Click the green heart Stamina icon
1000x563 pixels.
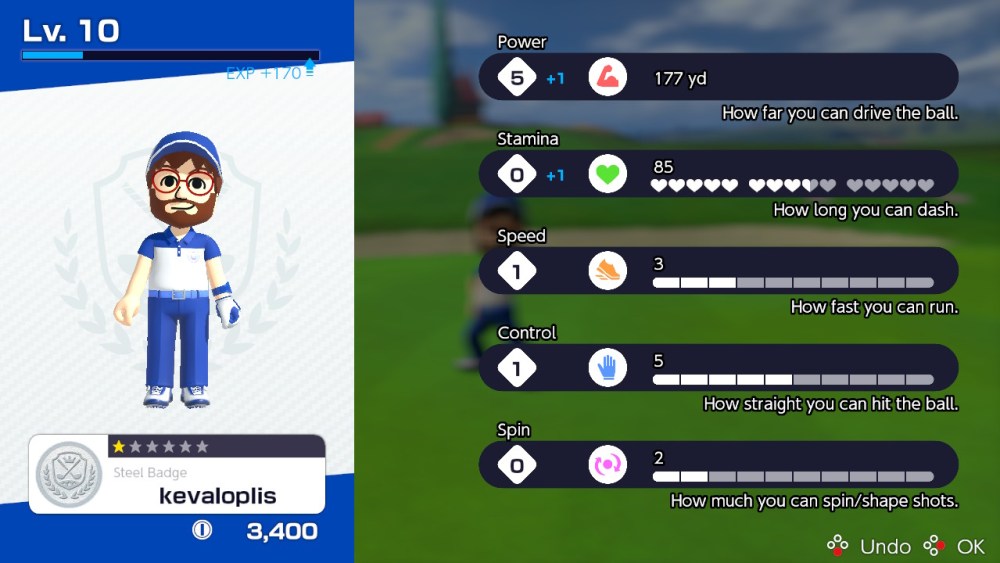pyautogui.click(x=607, y=174)
